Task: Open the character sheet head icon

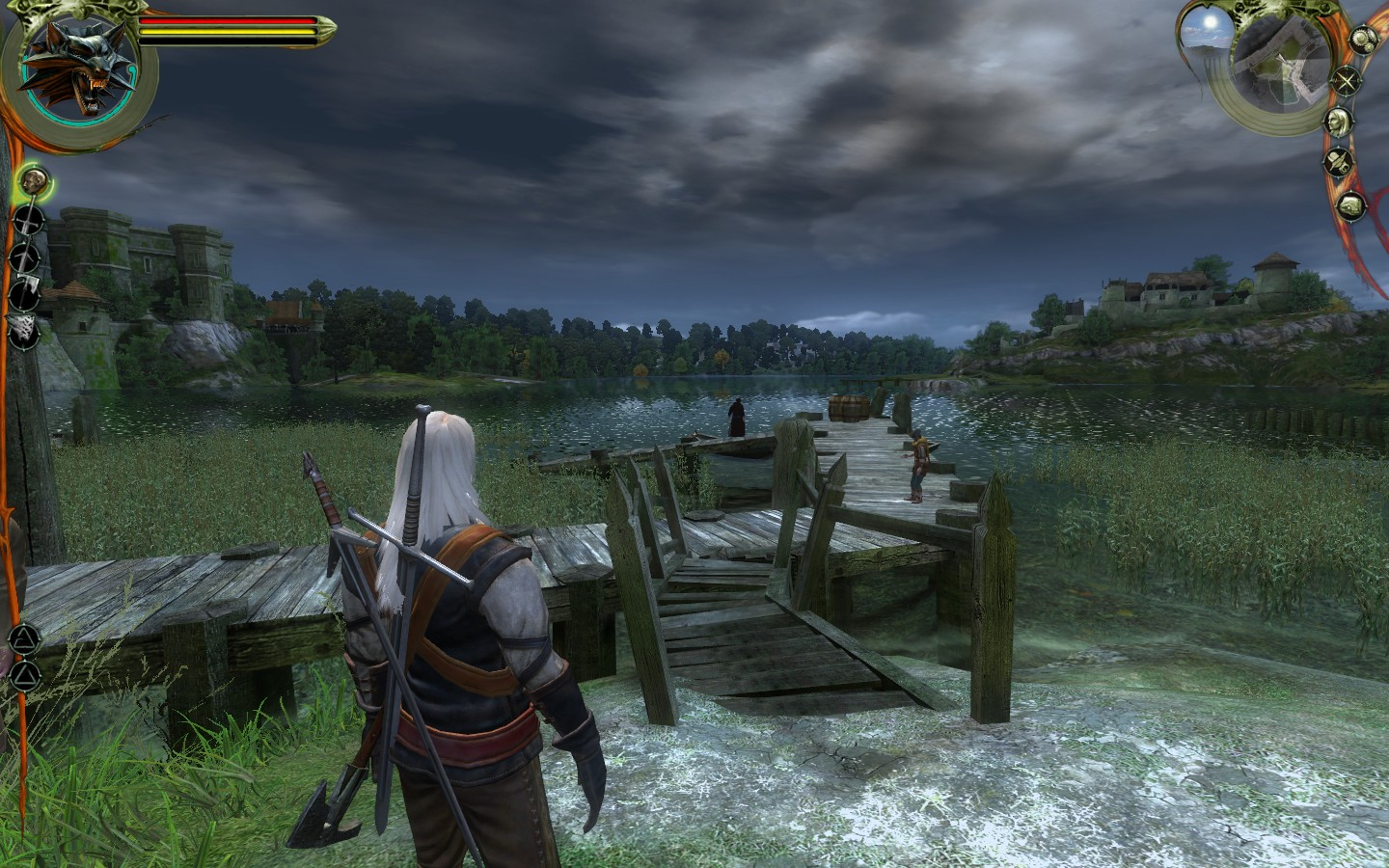Action: pos(1339,122)
